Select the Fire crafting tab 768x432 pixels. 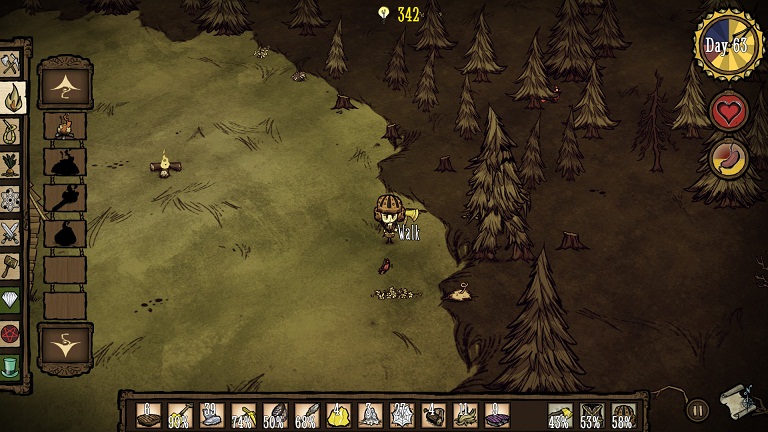click(11, 98)
